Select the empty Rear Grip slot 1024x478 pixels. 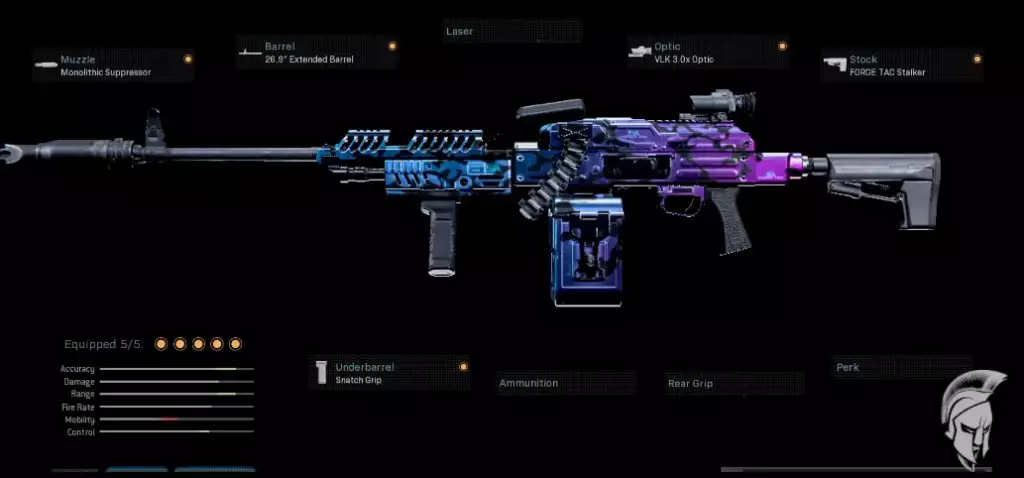click(735, 383)
